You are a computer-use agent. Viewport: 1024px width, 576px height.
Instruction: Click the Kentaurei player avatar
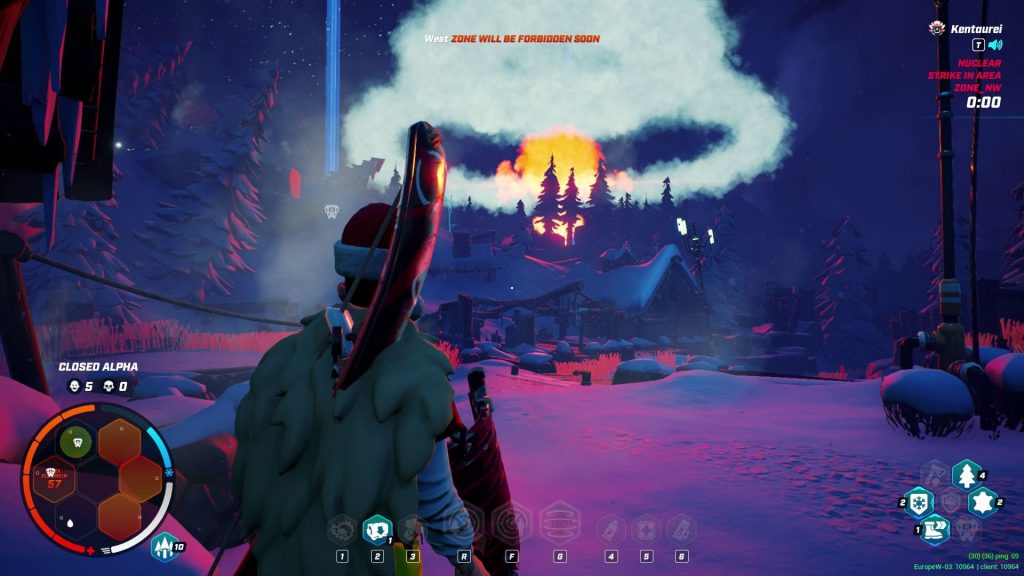938,28
